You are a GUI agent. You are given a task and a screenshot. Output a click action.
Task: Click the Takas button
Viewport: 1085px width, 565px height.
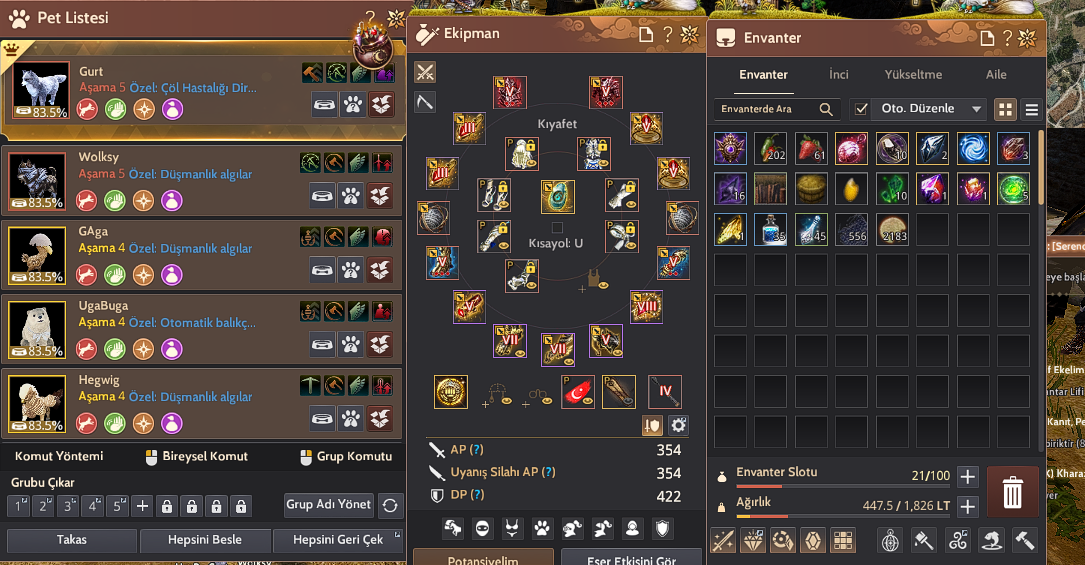pyautogui.click(x=71, y=540)
